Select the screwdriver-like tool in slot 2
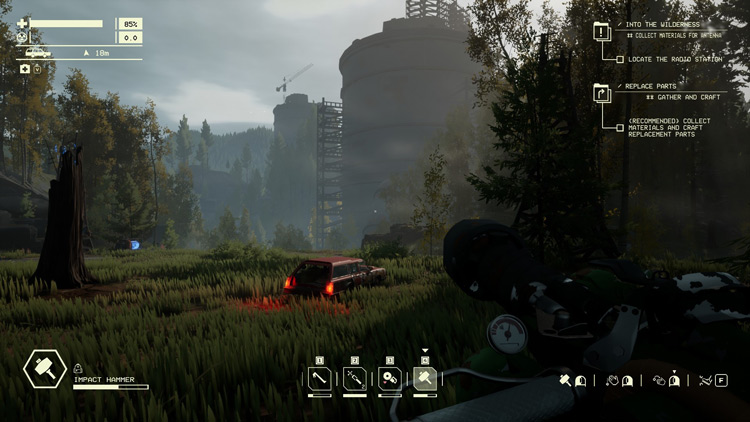 (x=355, y=379)
